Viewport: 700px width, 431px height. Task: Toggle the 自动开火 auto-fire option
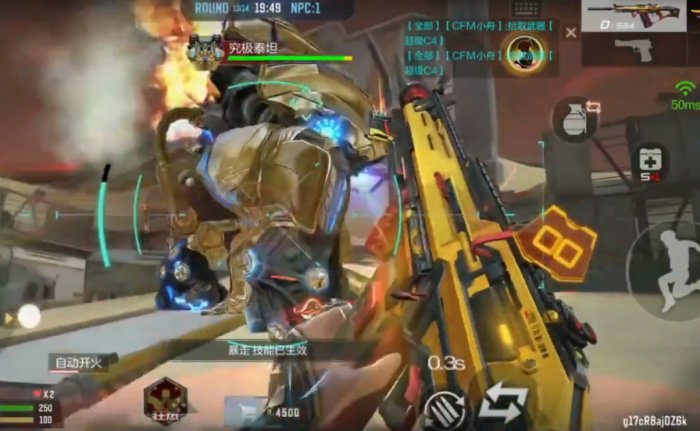[x=80, y=362]
